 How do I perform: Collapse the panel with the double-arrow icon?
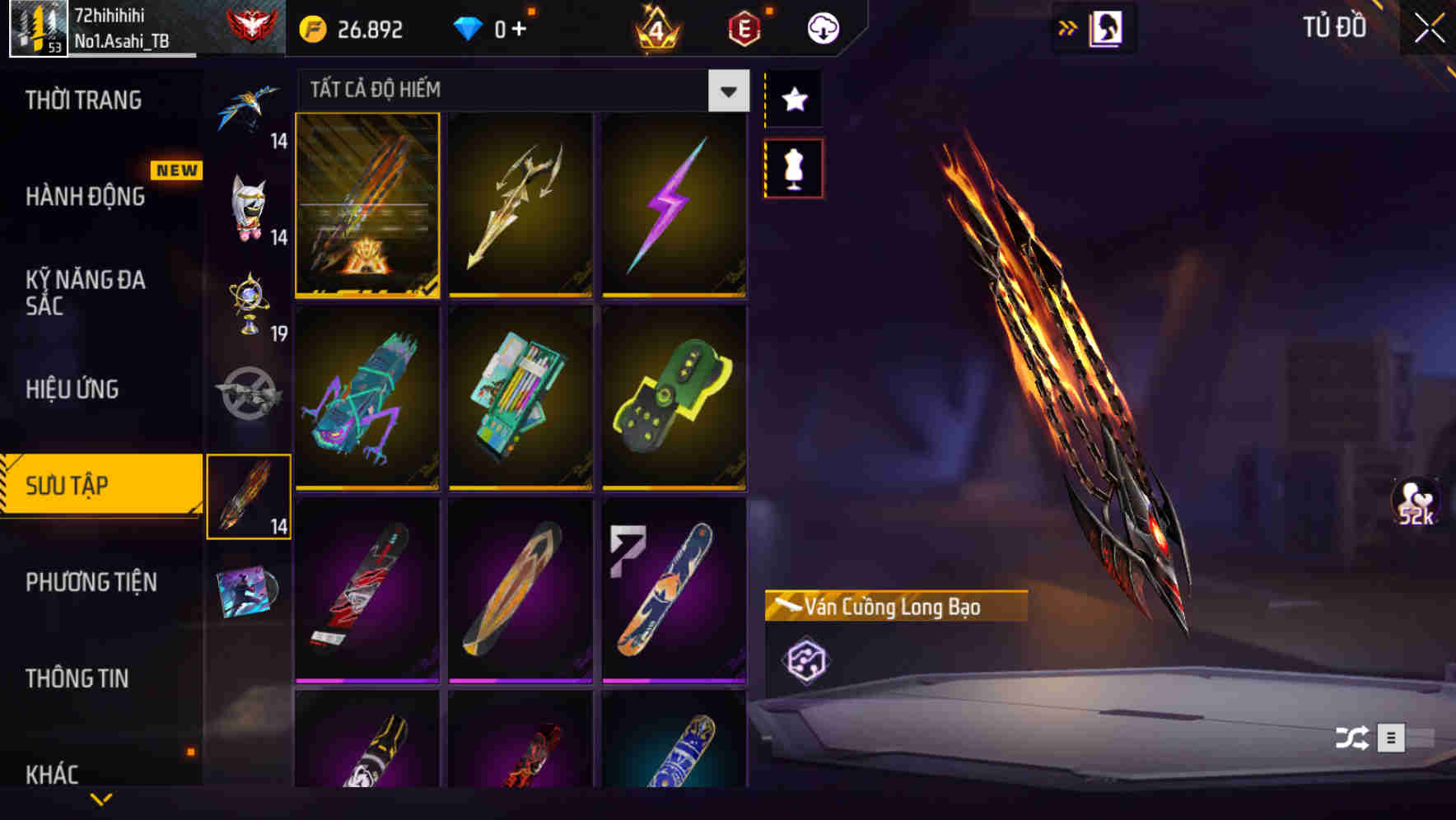click(x=1068, y=26)
